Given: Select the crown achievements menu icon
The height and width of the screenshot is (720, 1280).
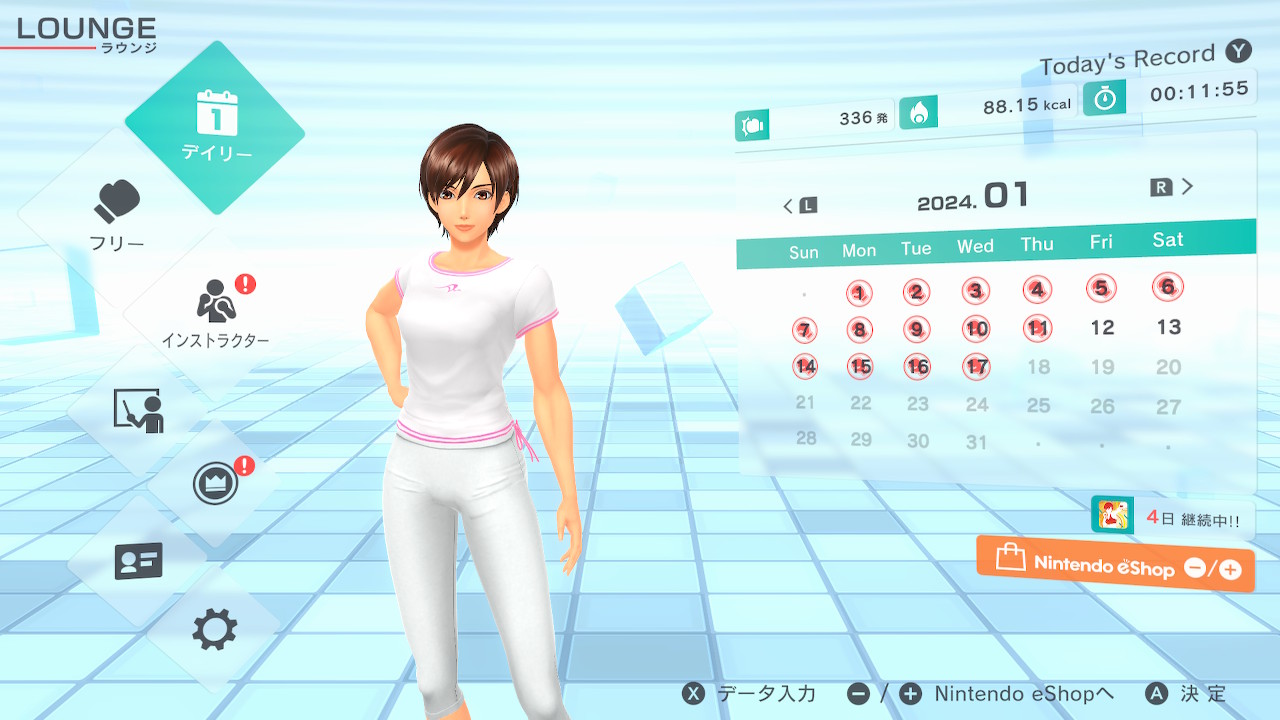Looking at the screenshot, I should pyautogui.click(x=216, y=484).
